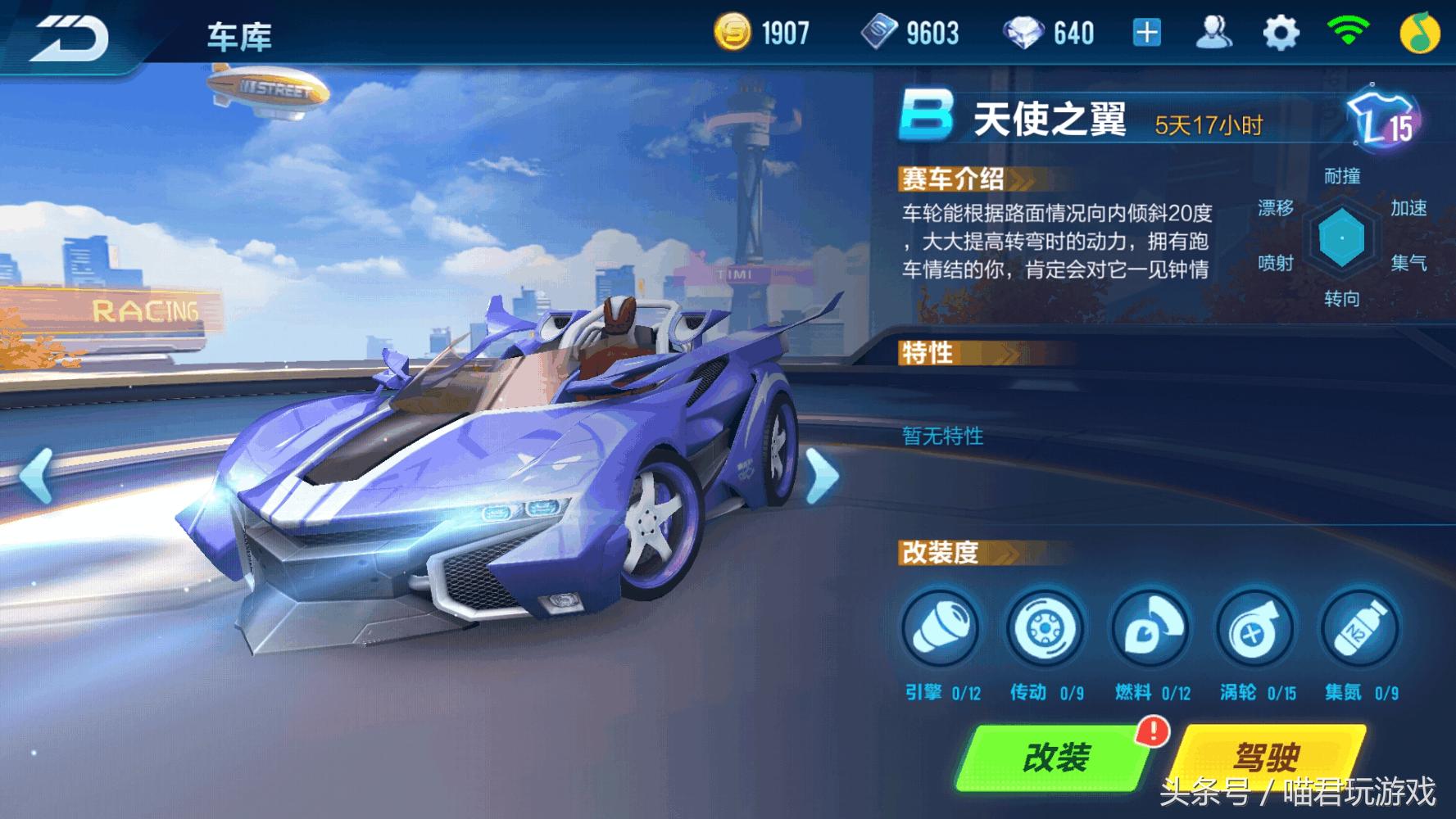Check the WiFi signal indicator

[x=1349, y=31]
